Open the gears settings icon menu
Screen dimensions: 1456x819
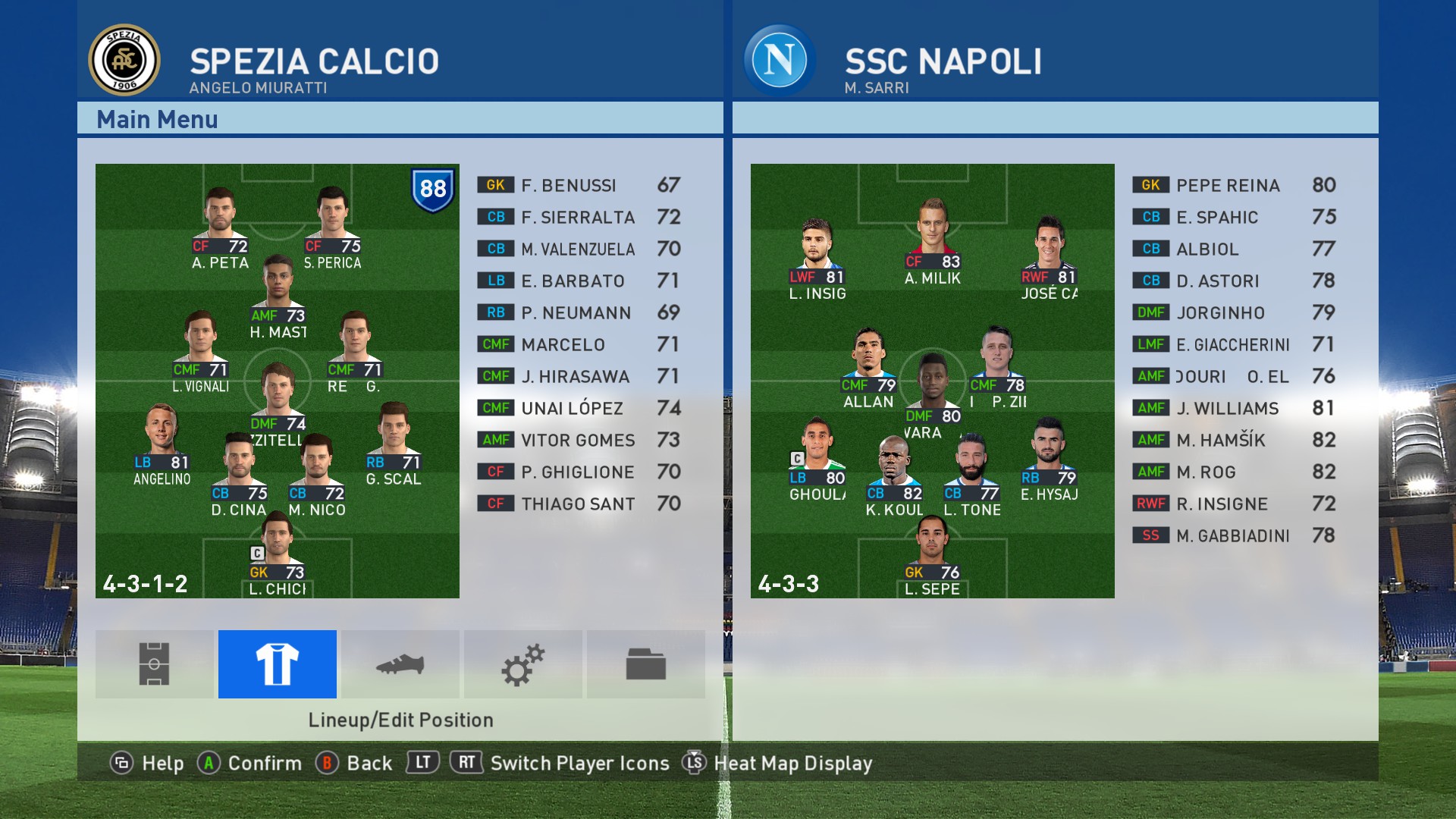tap(523, 664)
